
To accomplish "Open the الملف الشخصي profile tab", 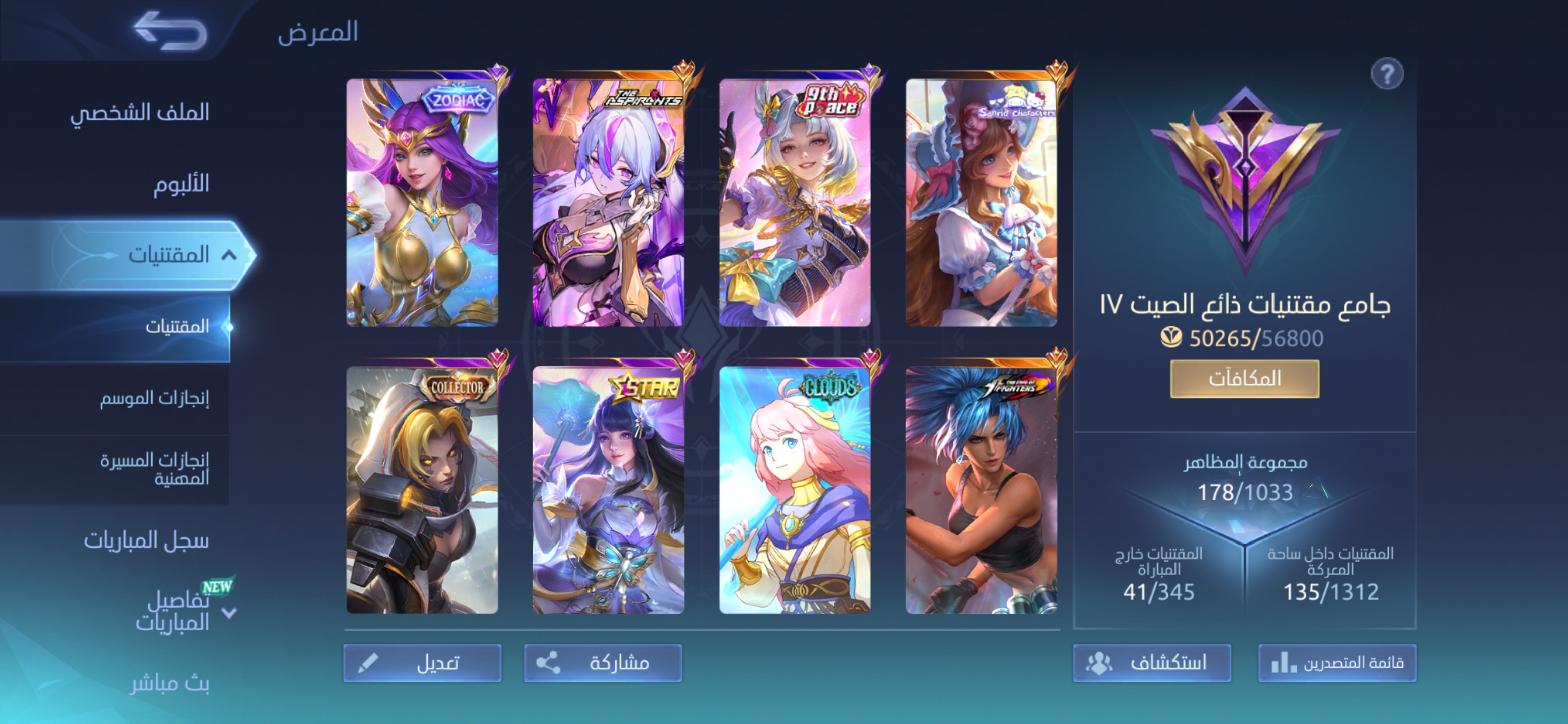I will click(x=139, y=112).
